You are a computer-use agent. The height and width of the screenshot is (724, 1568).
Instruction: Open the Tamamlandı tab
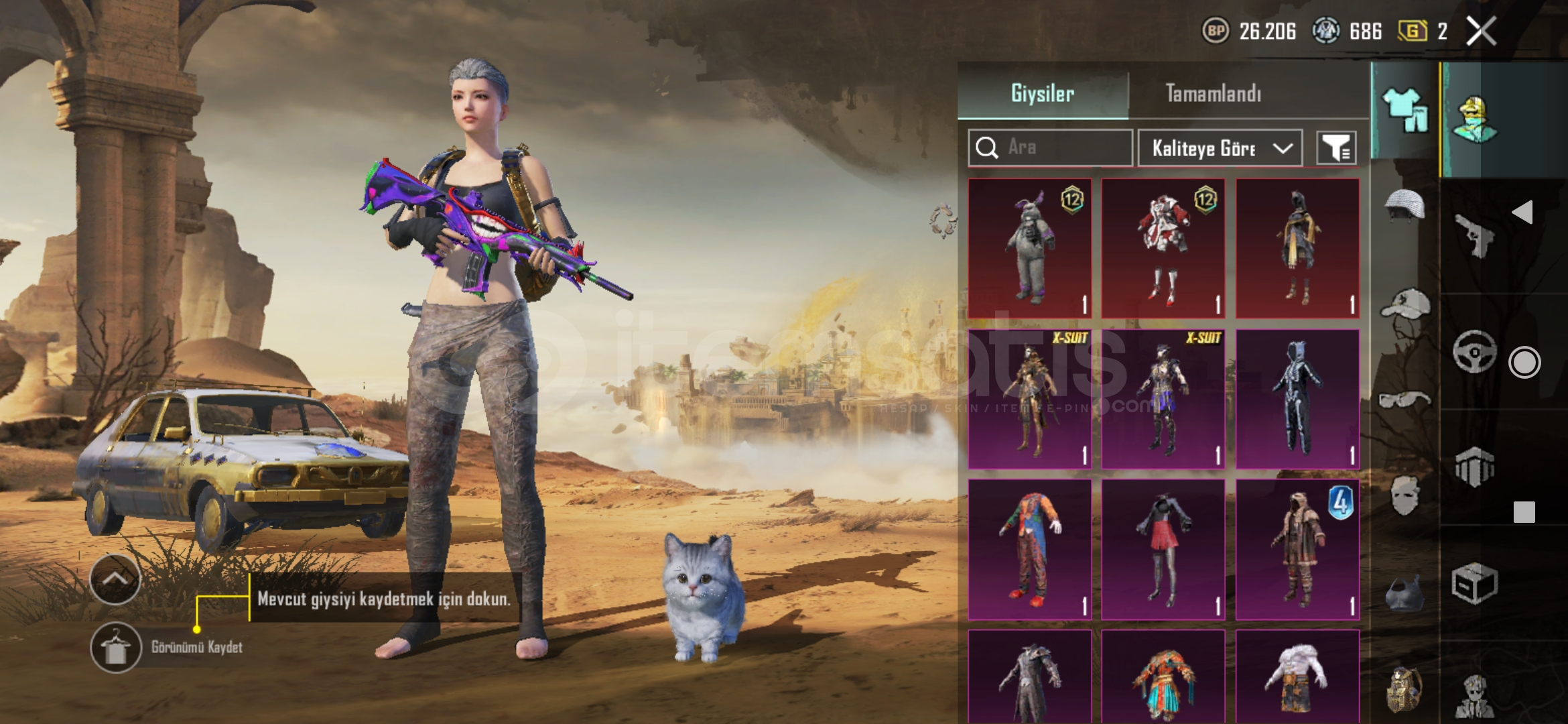pos(1213,93)
